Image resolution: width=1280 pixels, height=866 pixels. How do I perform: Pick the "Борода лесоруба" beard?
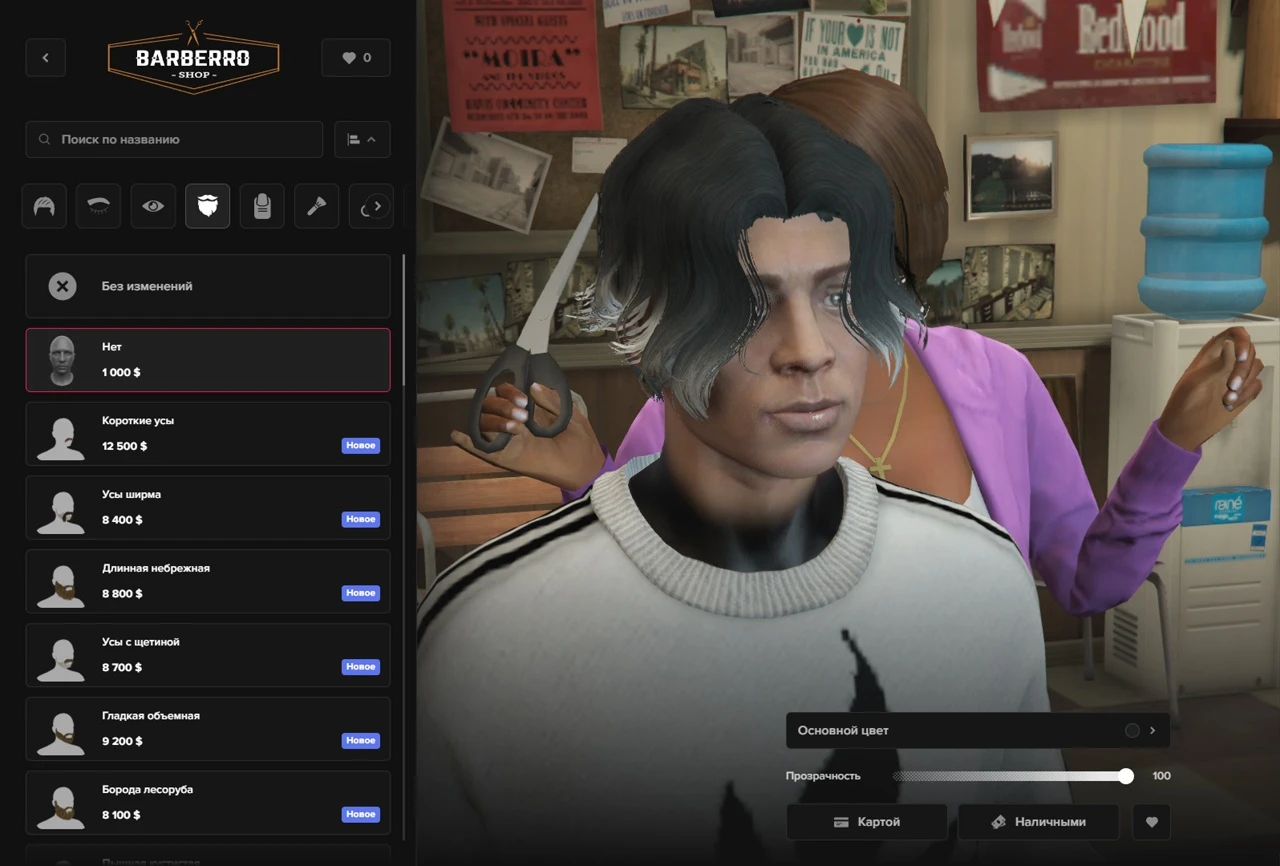click(x=208, y=803)
